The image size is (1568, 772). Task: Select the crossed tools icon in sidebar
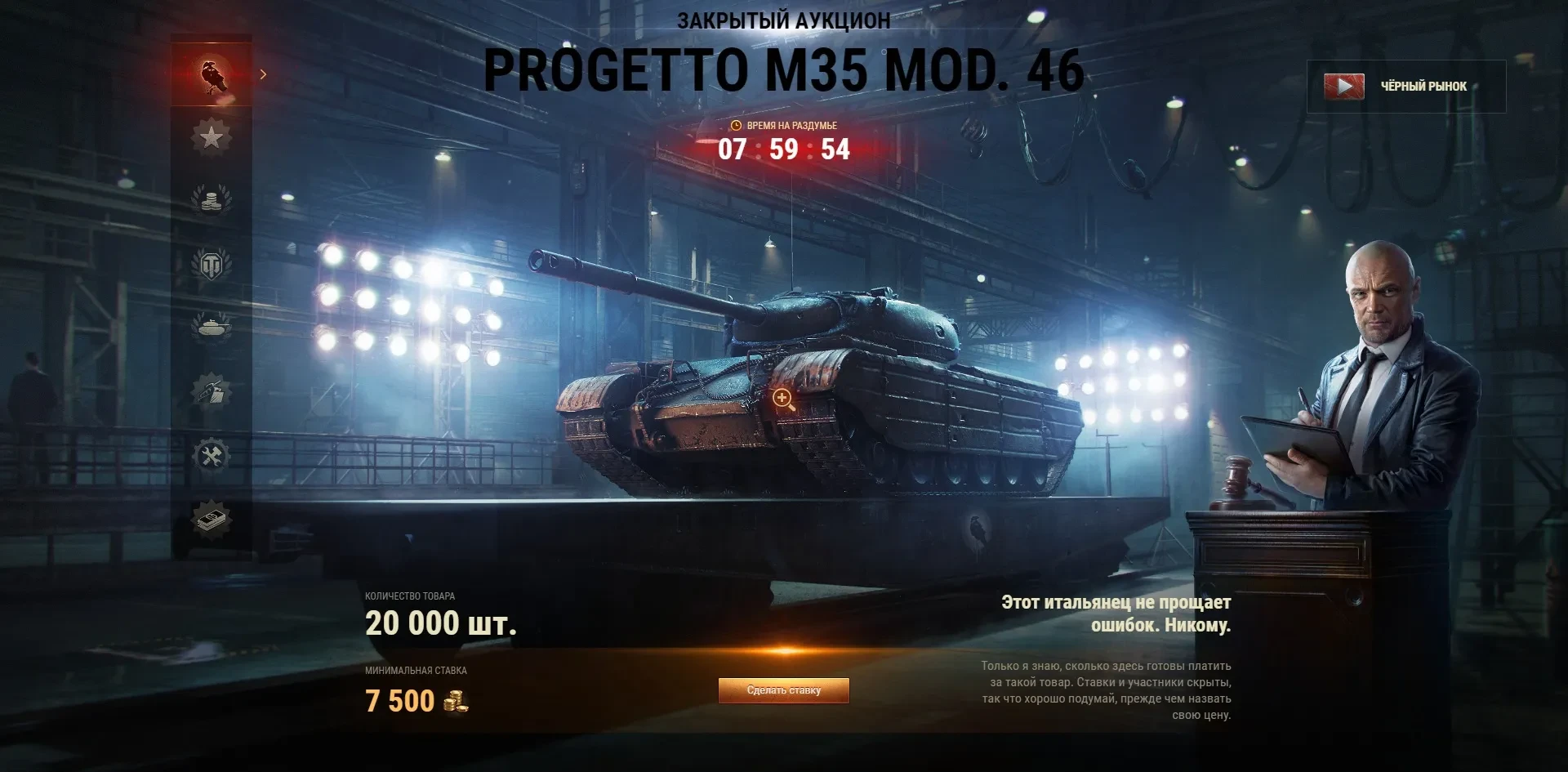click(x=212, y=453)
